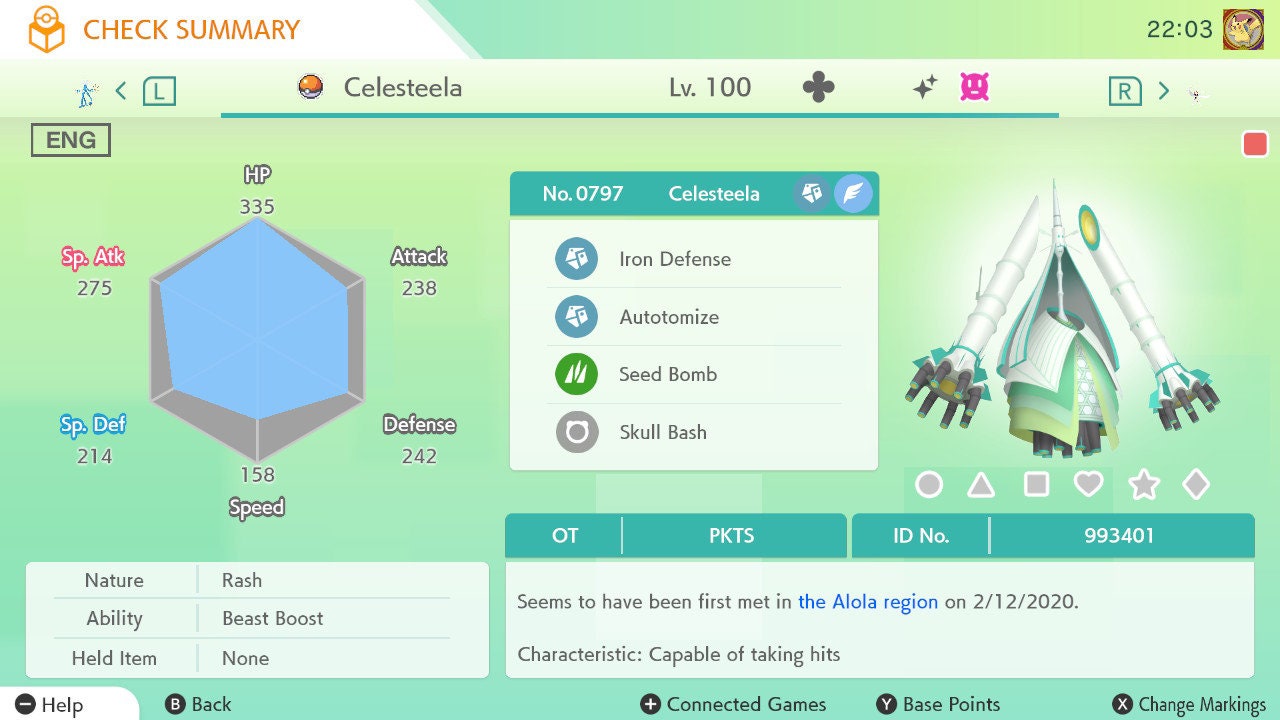Go to the next Pokémon arrow
The height and width of the screenshot is (720, 1280).
click(1163, 91)
